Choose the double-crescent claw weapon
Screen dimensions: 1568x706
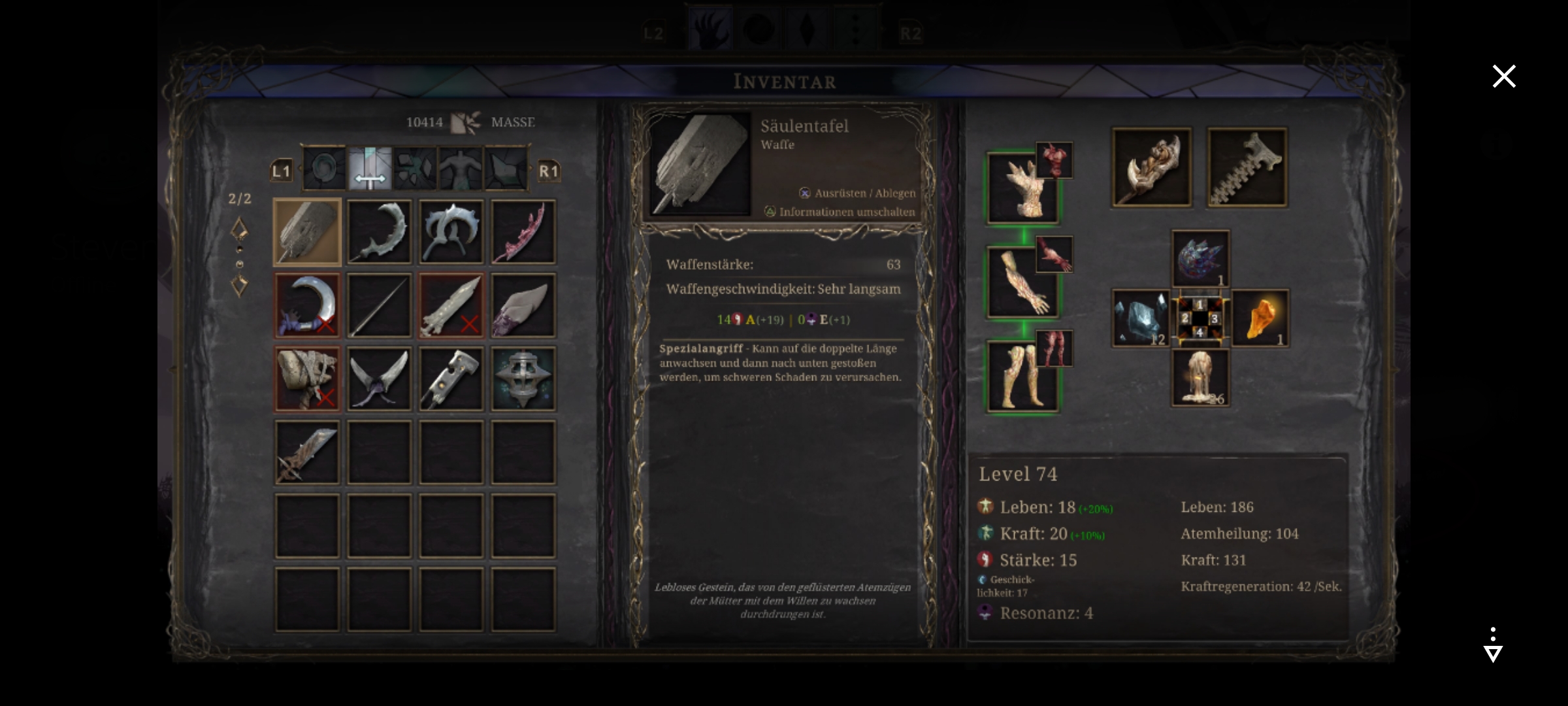pos(451,232)
